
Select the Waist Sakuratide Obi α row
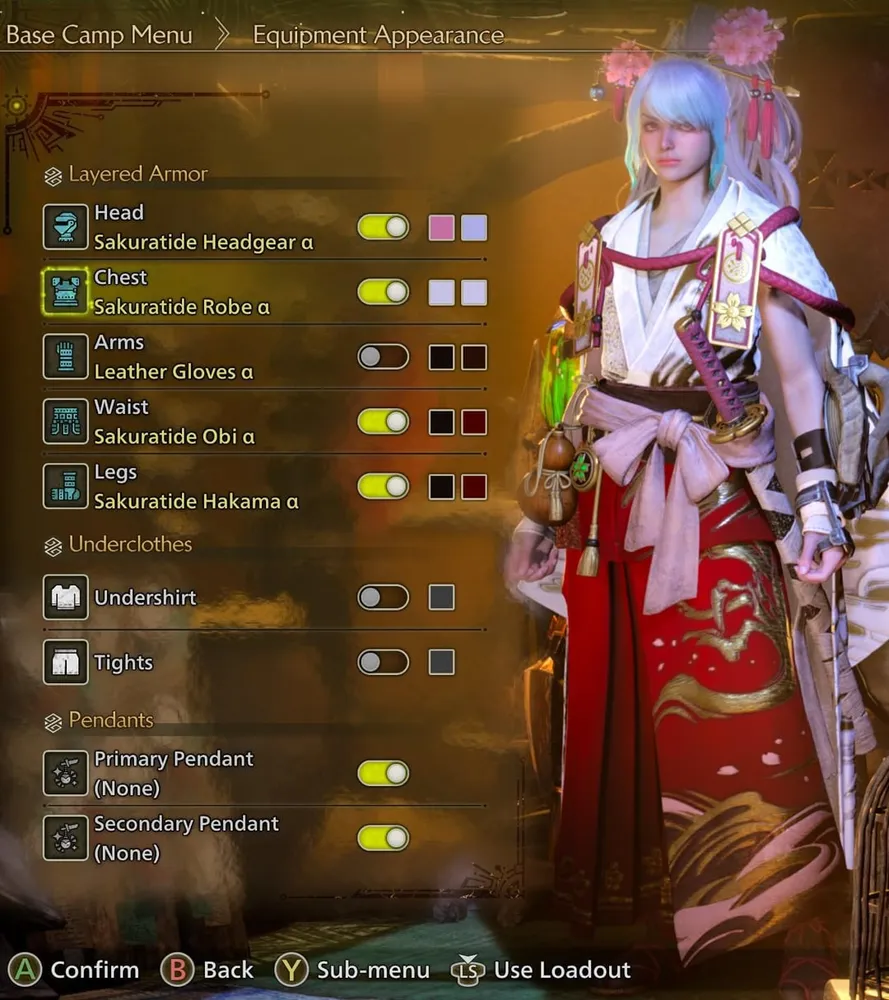pos(174,422)
